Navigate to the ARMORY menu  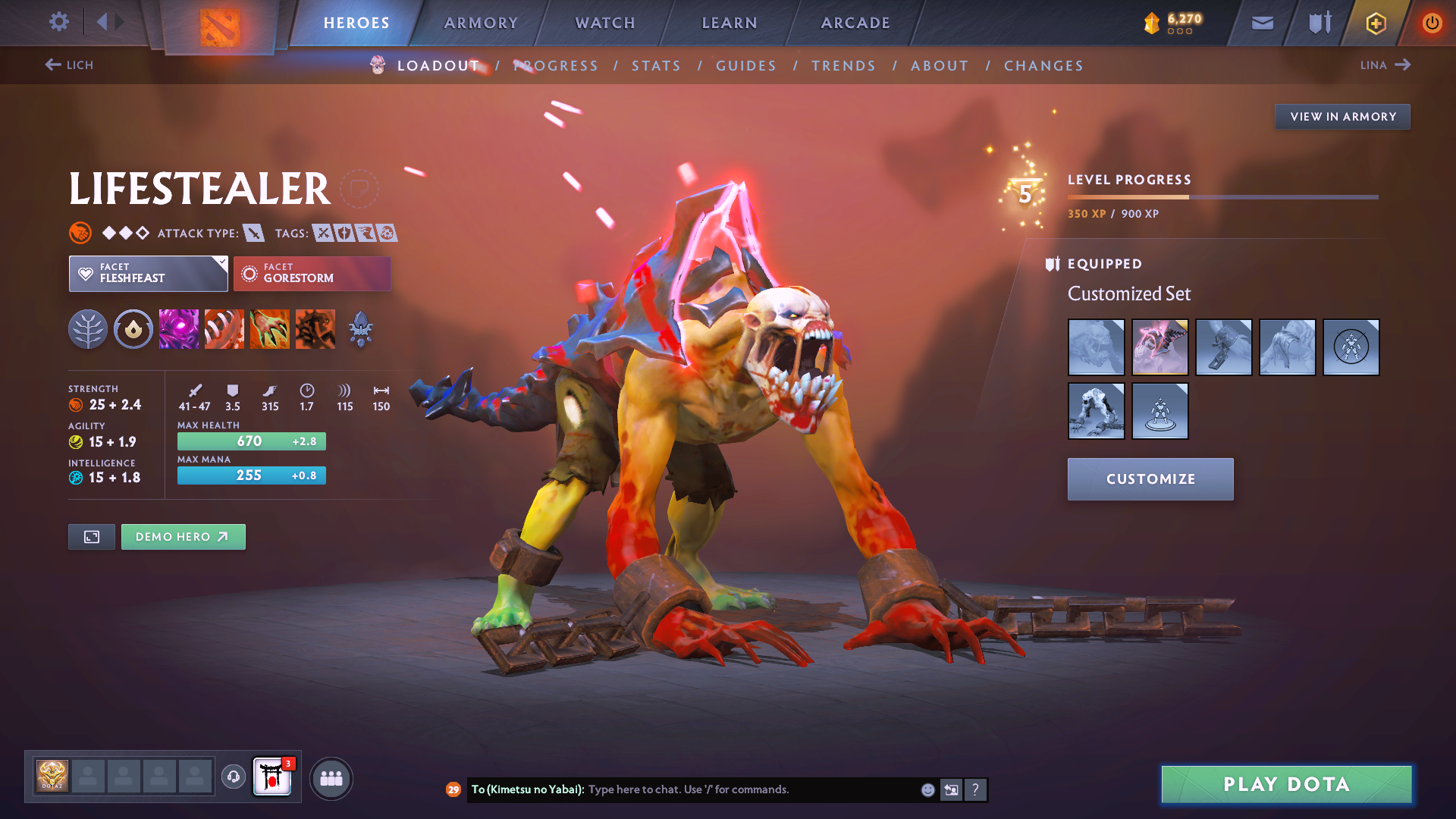pos(481,23)
